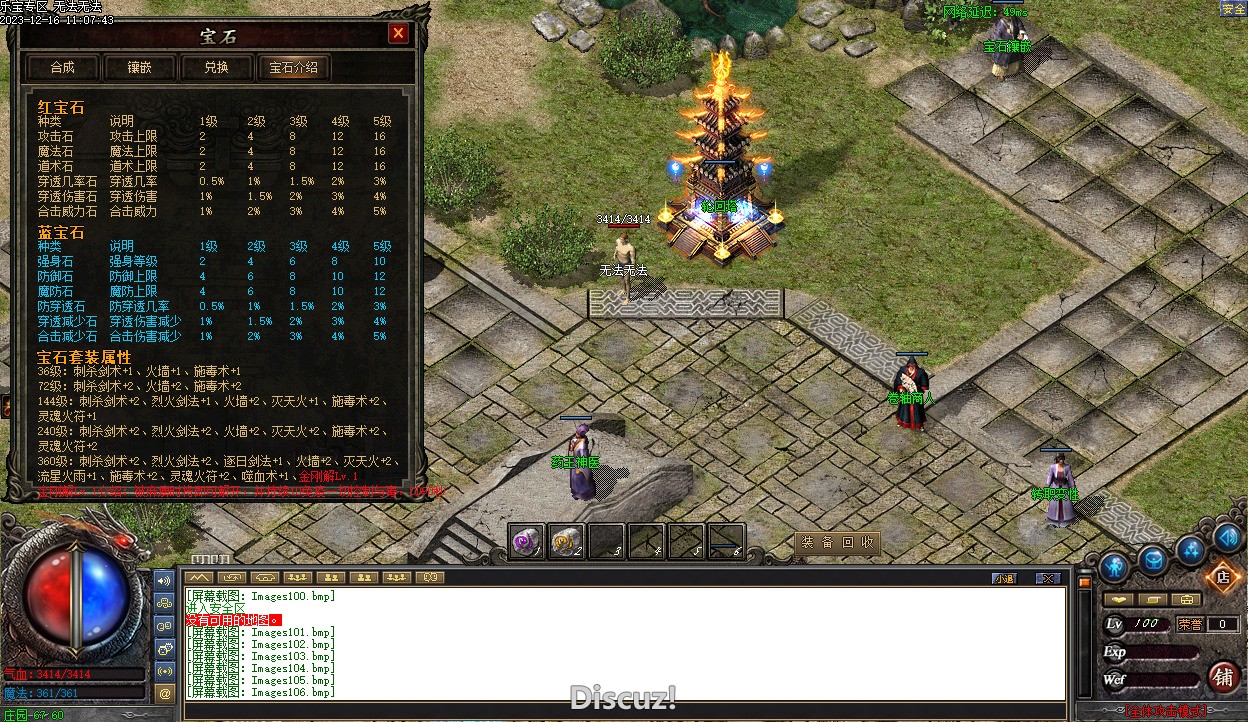Open the 店 shop diamond button
Viewport: 1248px width, 722px height.
click(1221, 577)
